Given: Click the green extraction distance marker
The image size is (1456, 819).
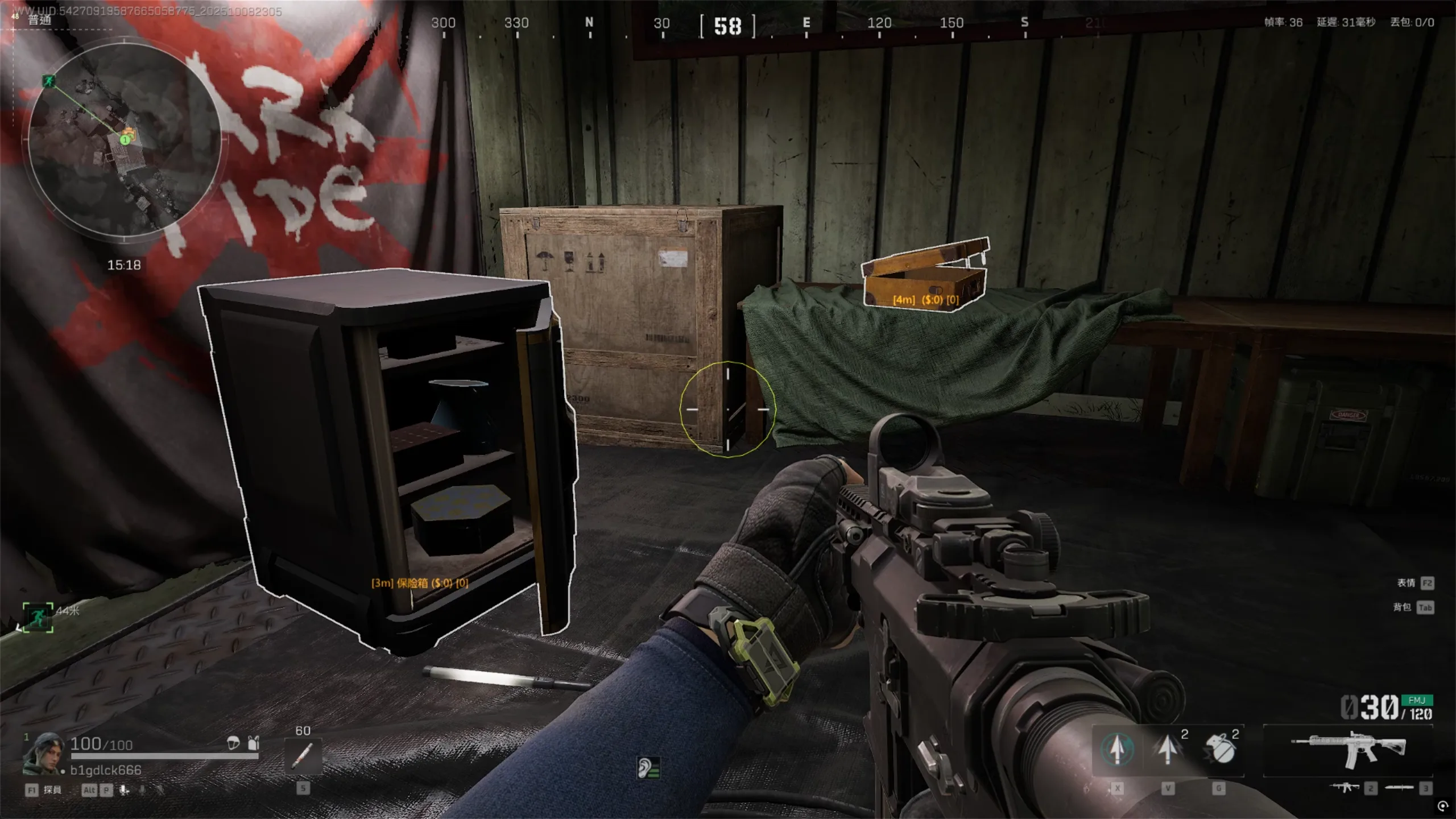Looking at the screenshot, I should (38, 617).
